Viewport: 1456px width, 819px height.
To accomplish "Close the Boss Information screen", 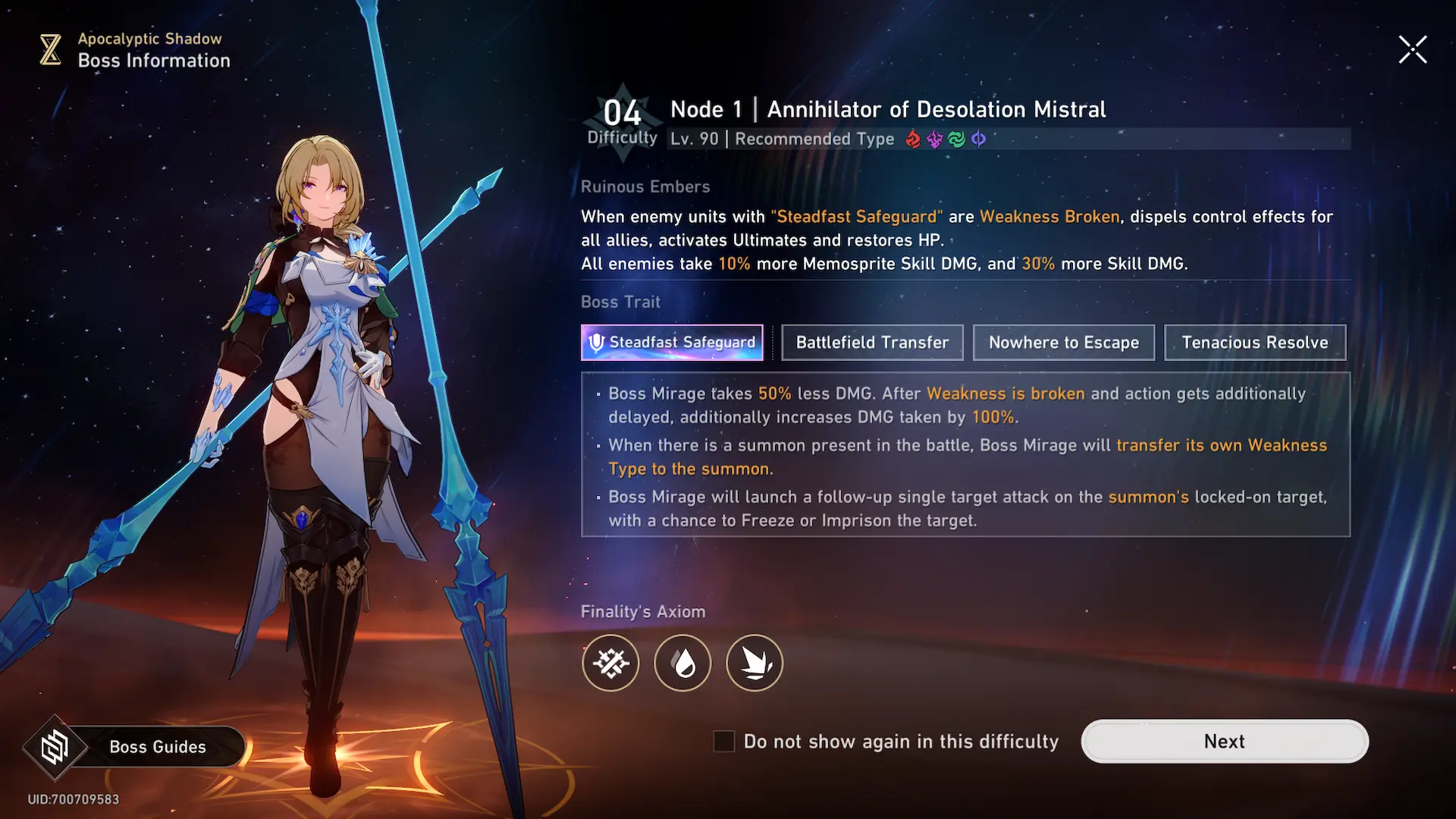I will (1413, 50).
